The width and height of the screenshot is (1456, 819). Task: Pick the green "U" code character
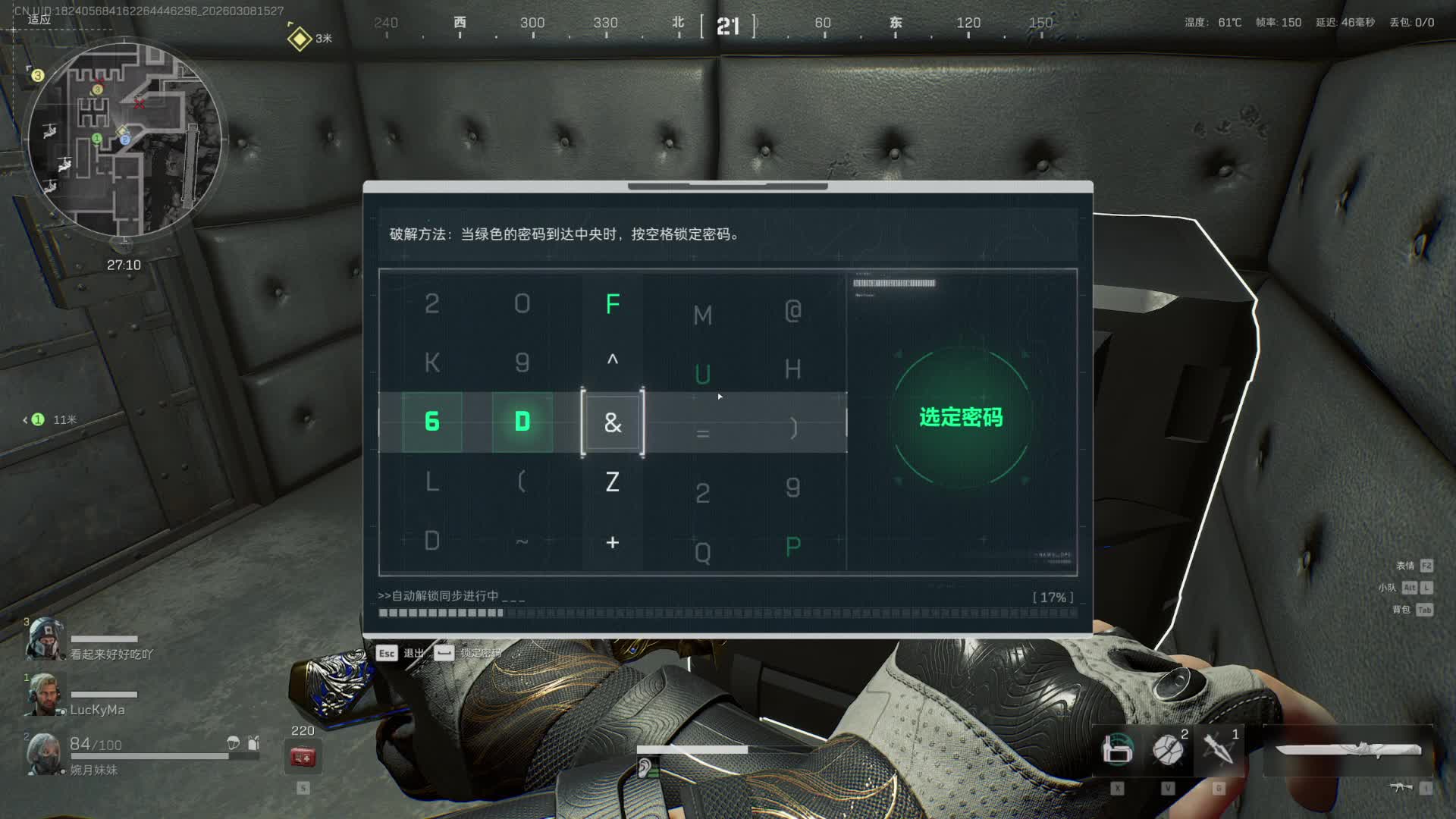pyautogui.click(x=703, y=374)
